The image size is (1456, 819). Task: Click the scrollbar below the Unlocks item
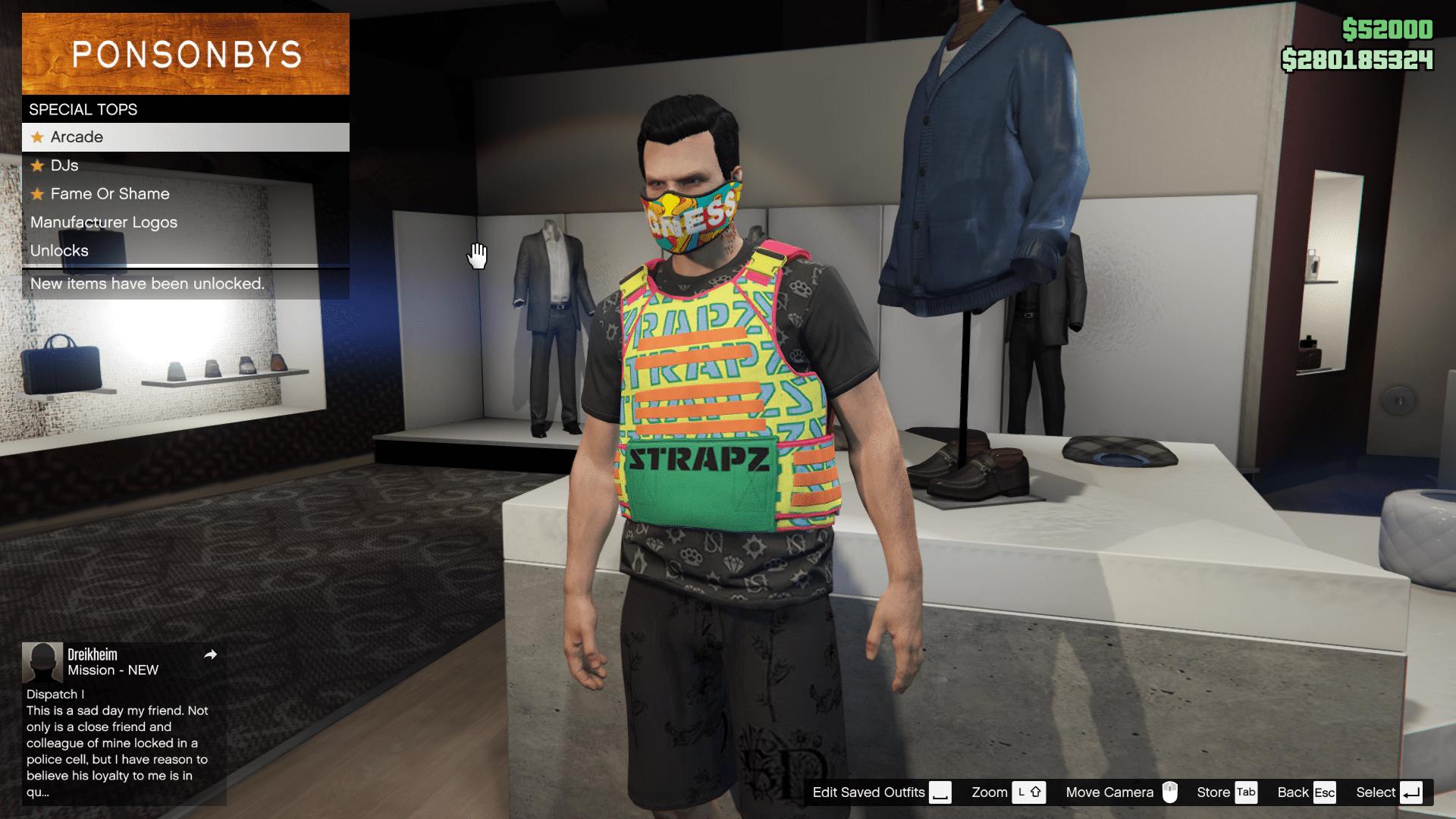tap(184, 266)
